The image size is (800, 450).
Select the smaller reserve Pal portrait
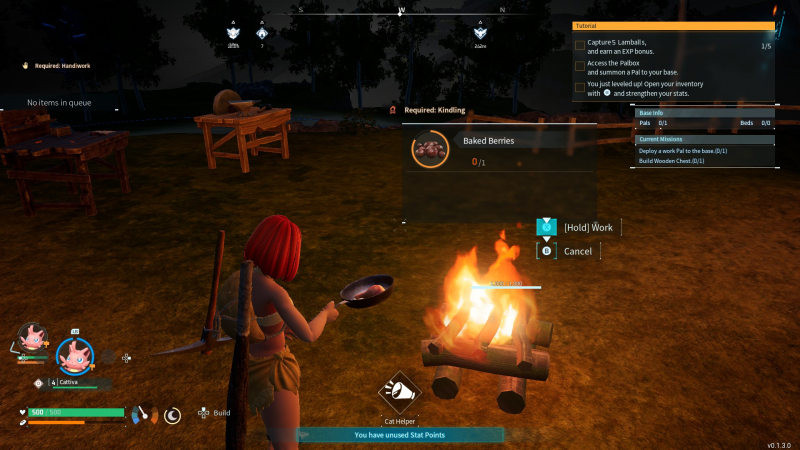coord(33,337)
